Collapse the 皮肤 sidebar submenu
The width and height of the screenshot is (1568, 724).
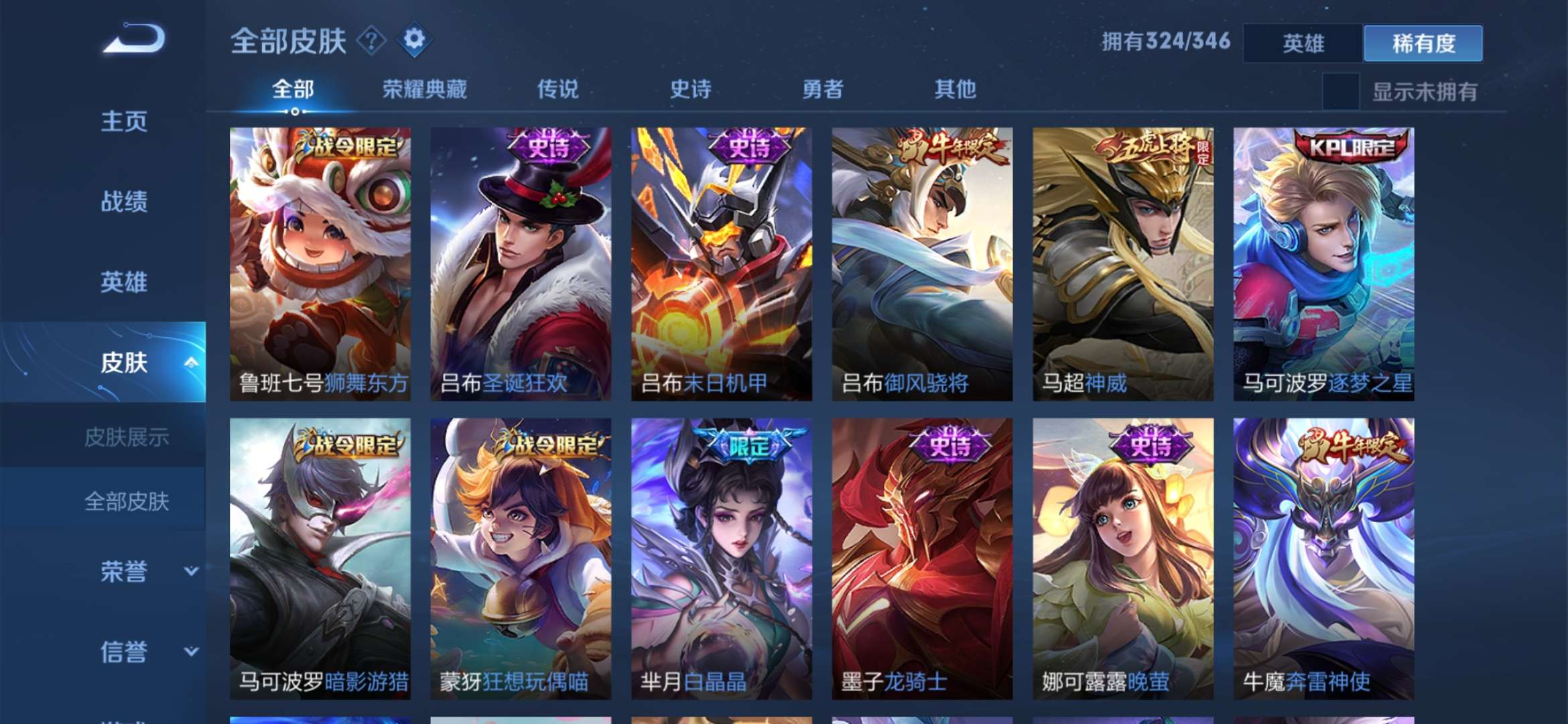191,362
